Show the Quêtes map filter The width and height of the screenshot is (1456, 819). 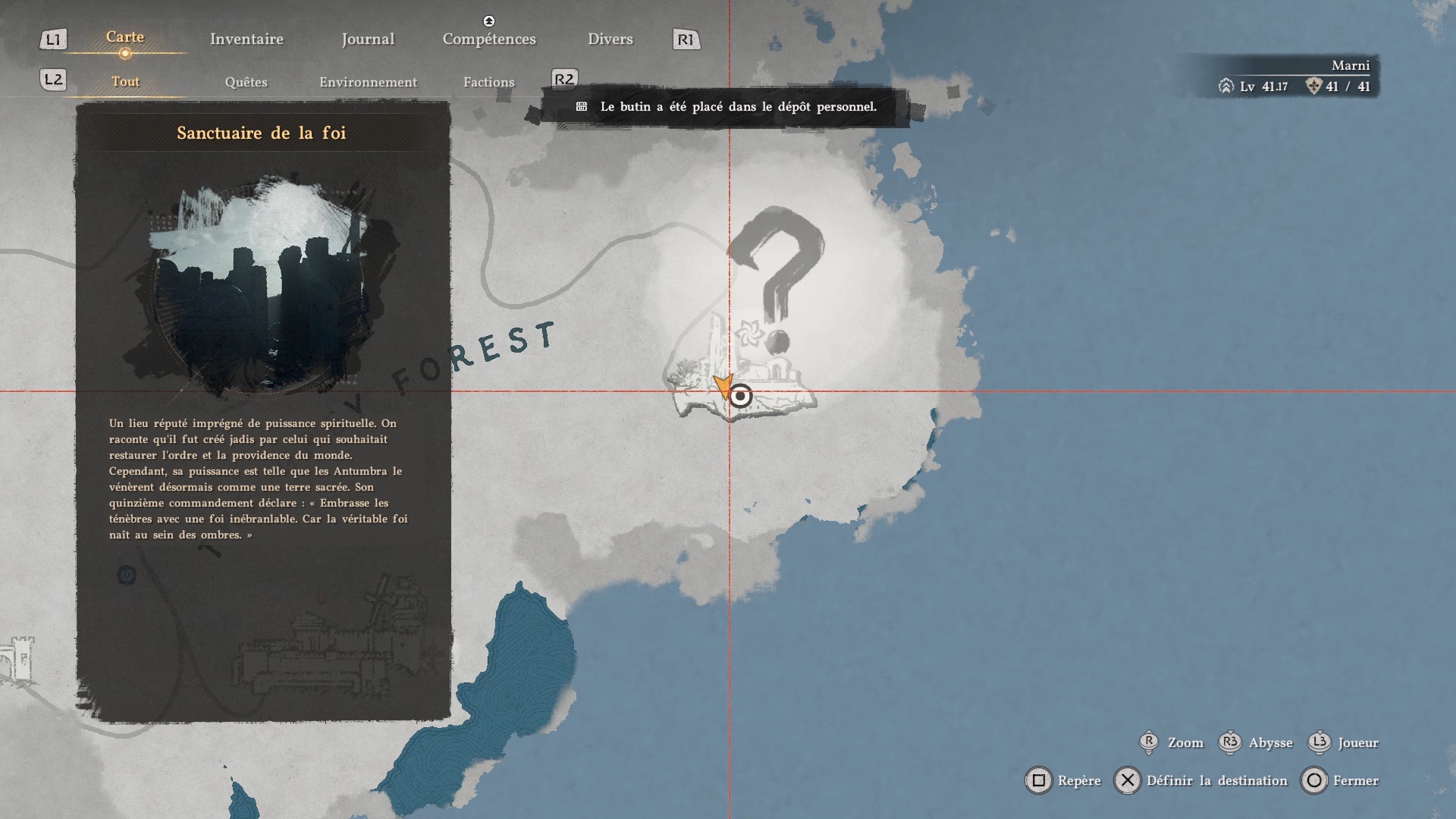(246, 82)
